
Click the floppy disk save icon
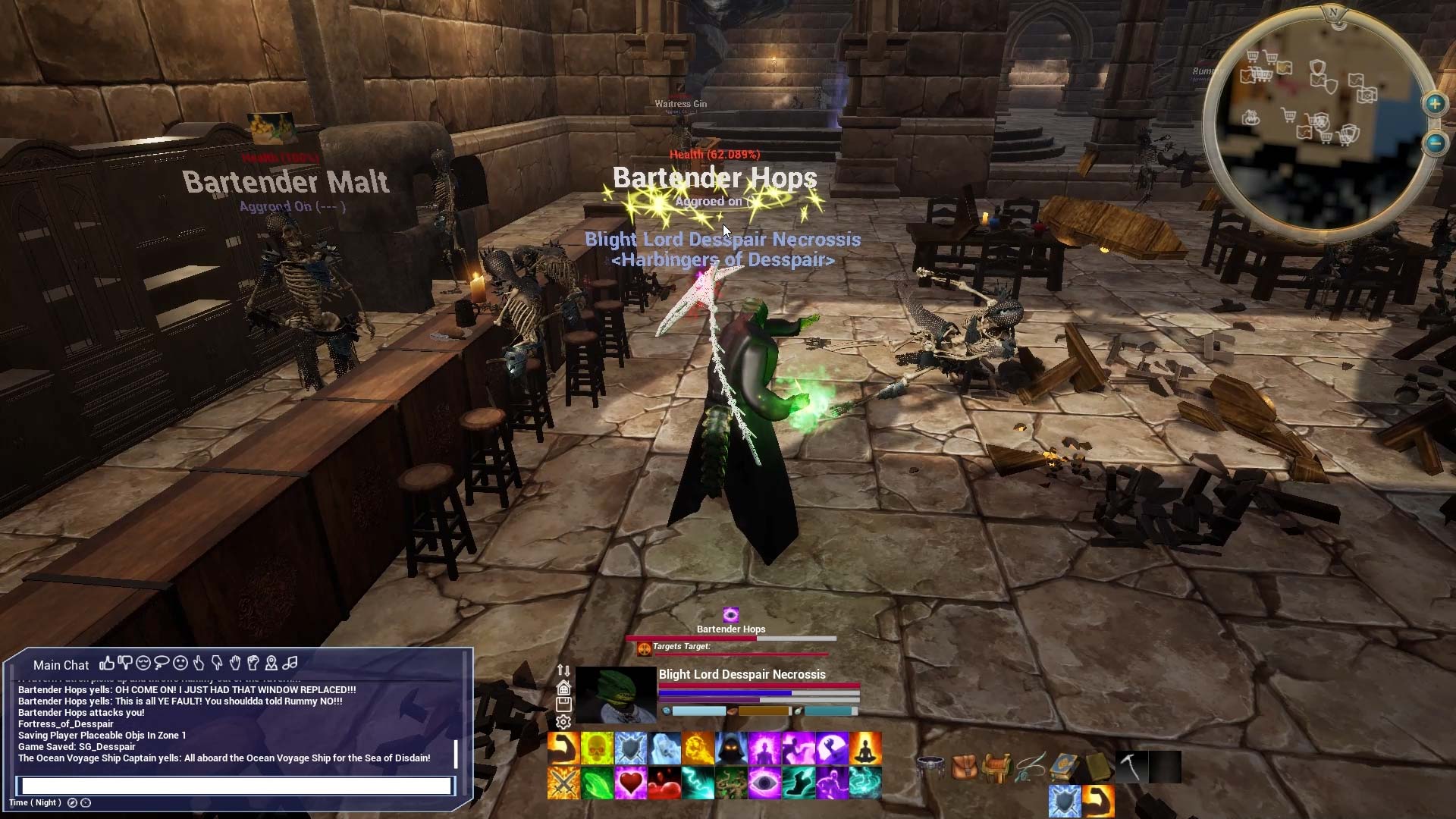click(563, 704)
